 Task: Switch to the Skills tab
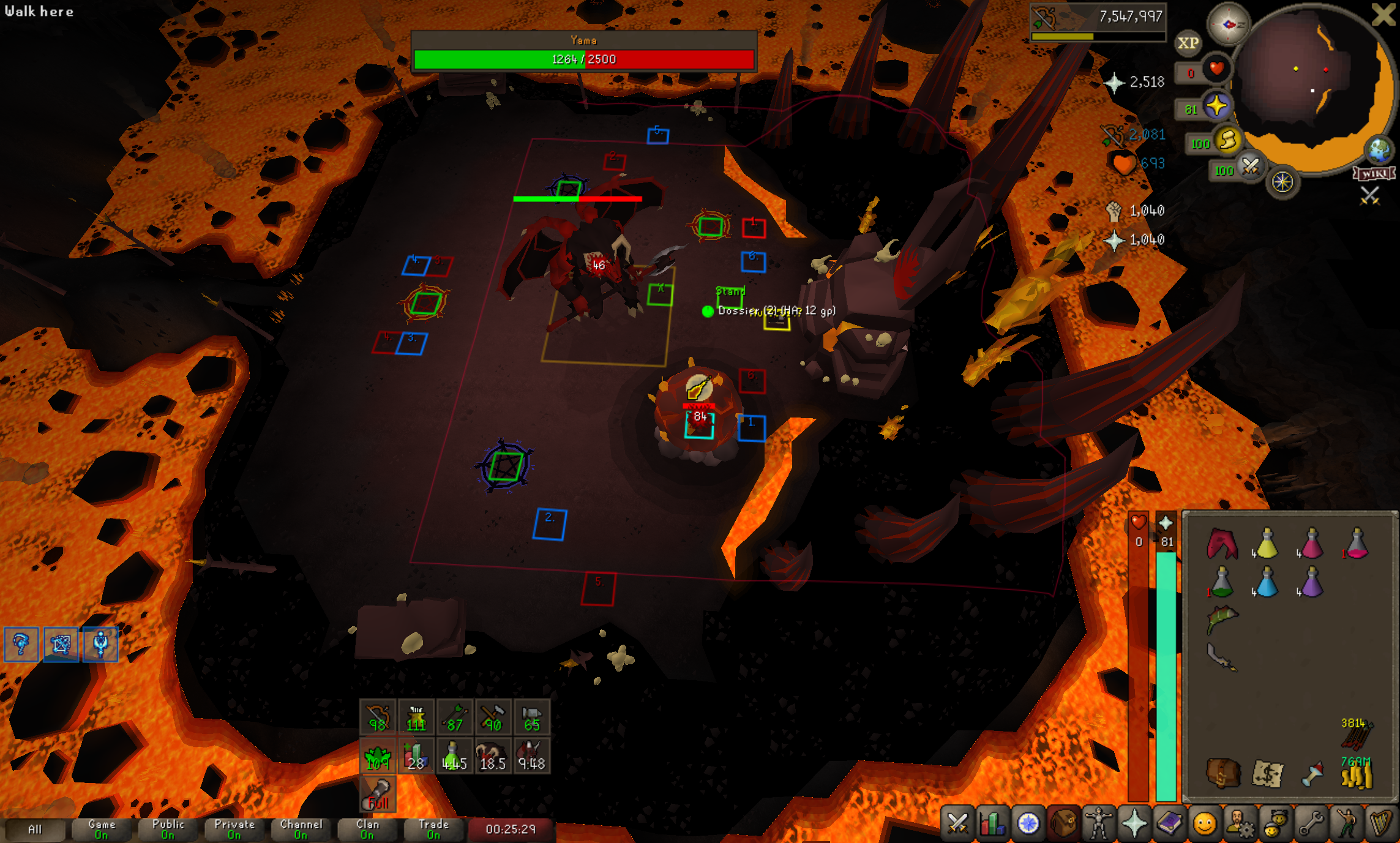pyautogui.click(x=992, y=823)
